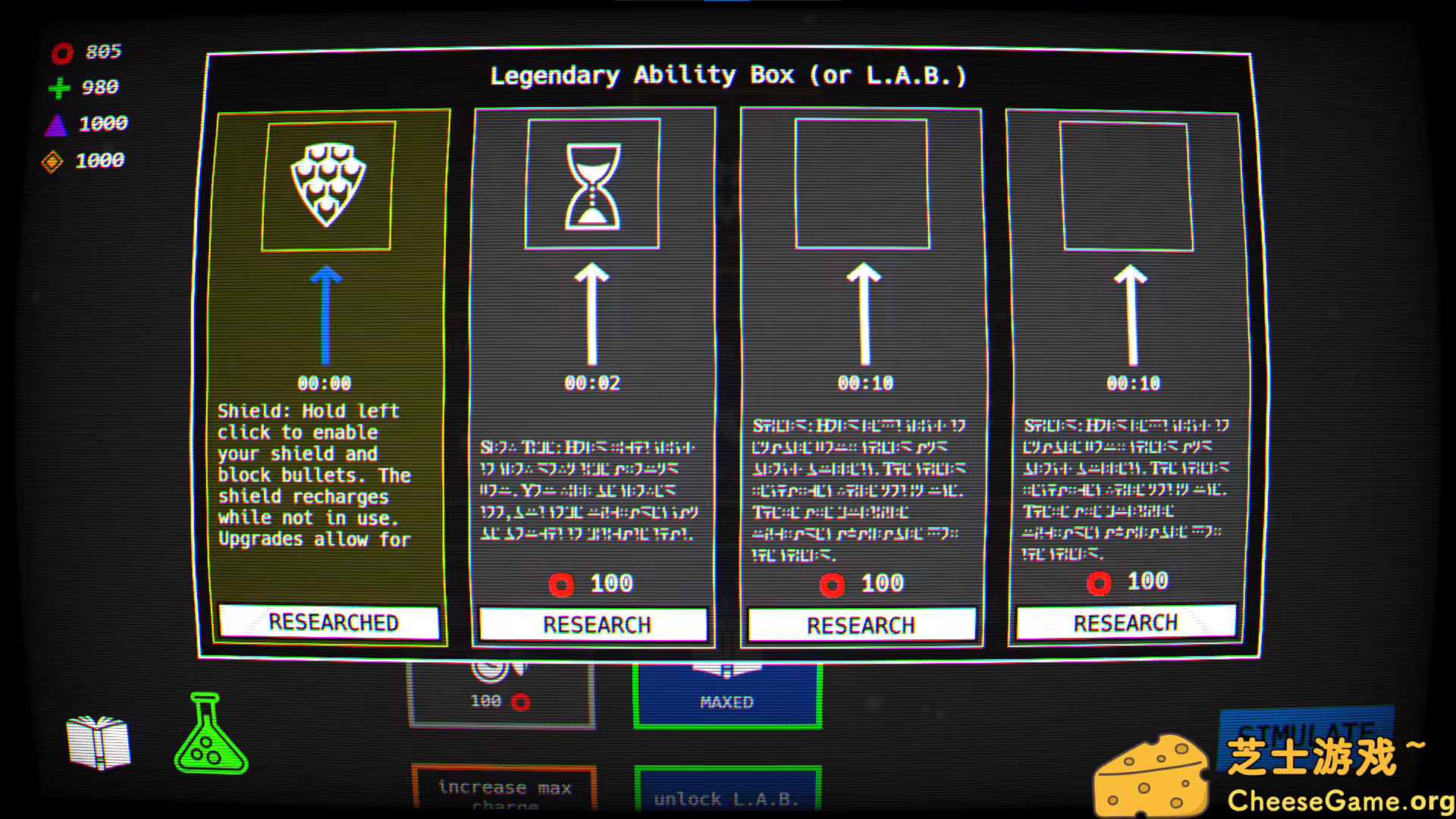
Task: Click the unlock L.A.B. button
Action: 726,796
